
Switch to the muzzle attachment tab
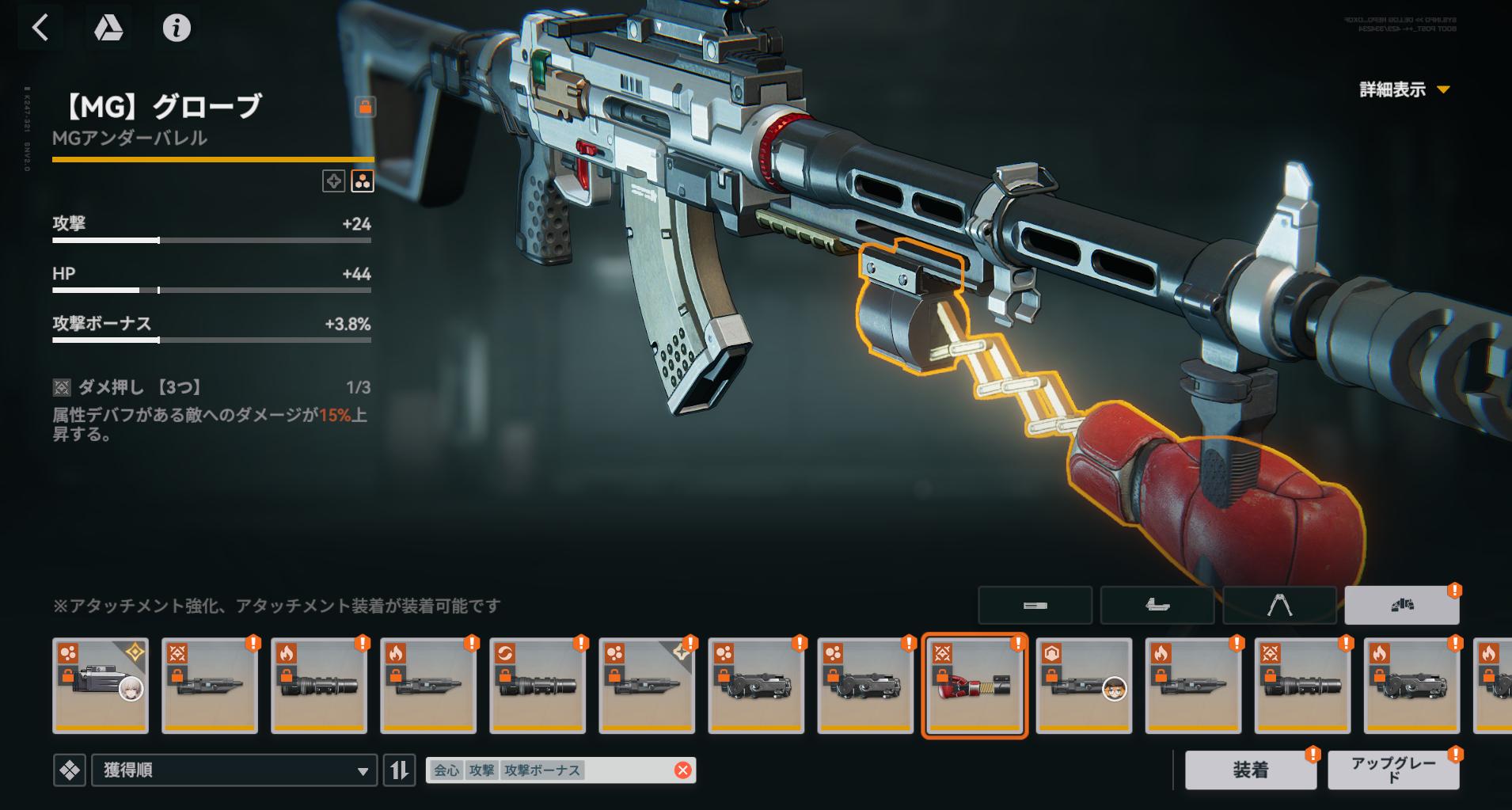pyautogui.click(x=1035, y=606)
